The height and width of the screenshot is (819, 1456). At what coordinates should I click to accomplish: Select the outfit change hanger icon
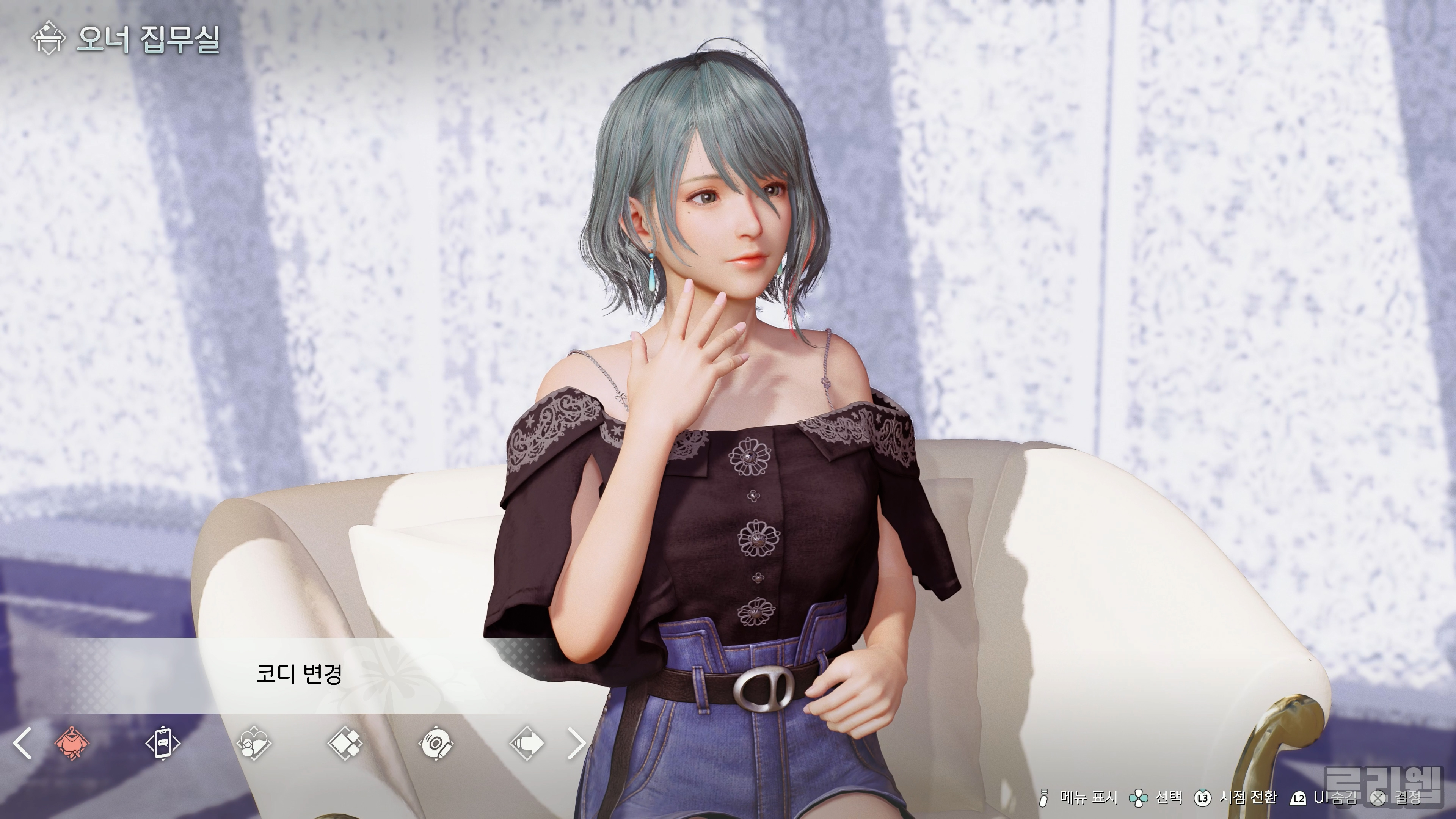(72, 743)
